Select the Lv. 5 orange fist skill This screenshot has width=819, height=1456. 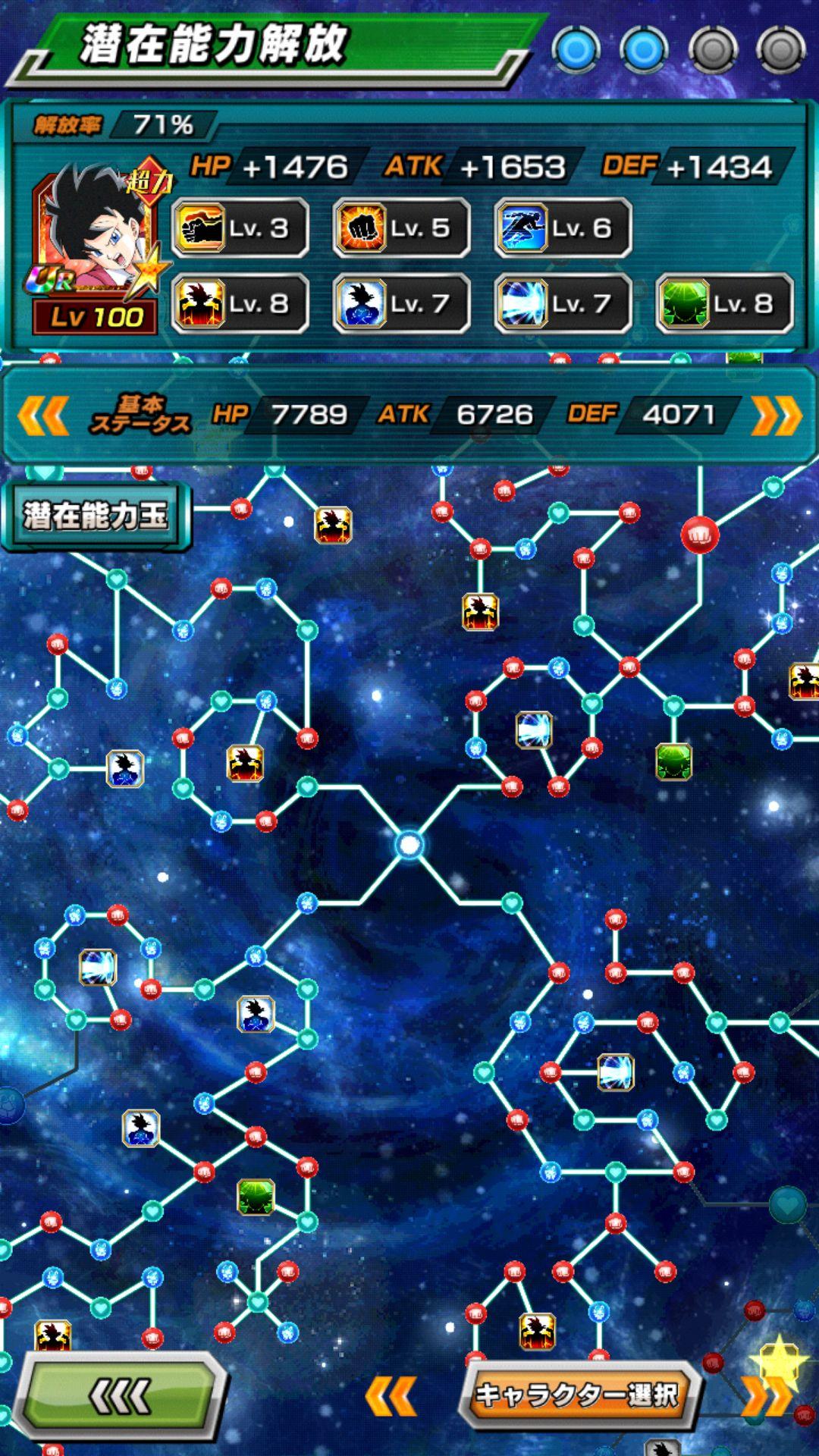pyautogui.click(x=402, y=227)
